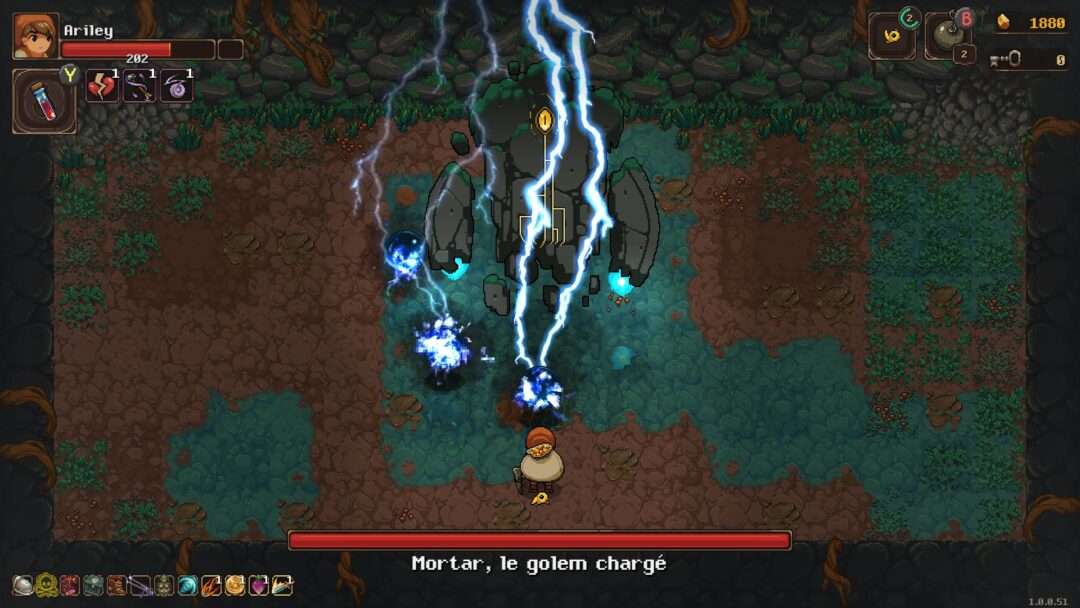This screenshot has width=1080, height=608.
Task: Select the purple spiral orb buff icon
Action: tap(176, 86)
